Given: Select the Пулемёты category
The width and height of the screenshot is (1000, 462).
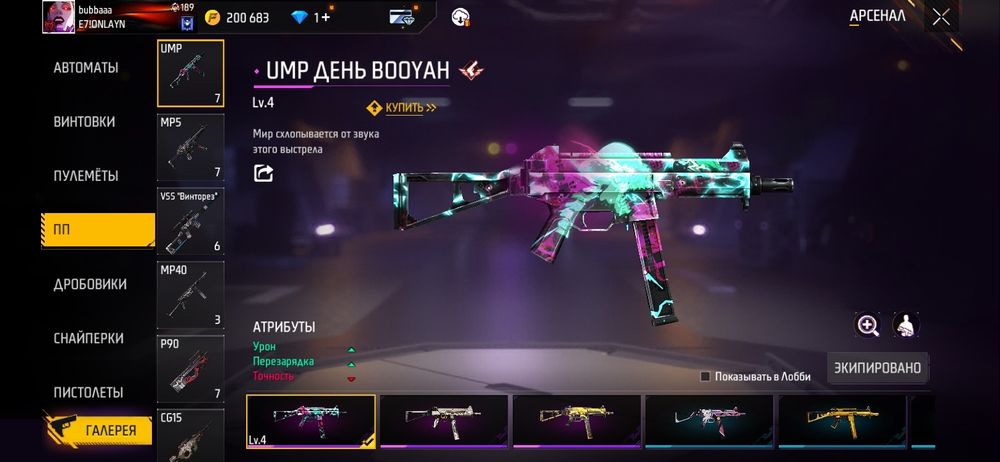Looking at the screenshot, I should click(x=86, y=176).
